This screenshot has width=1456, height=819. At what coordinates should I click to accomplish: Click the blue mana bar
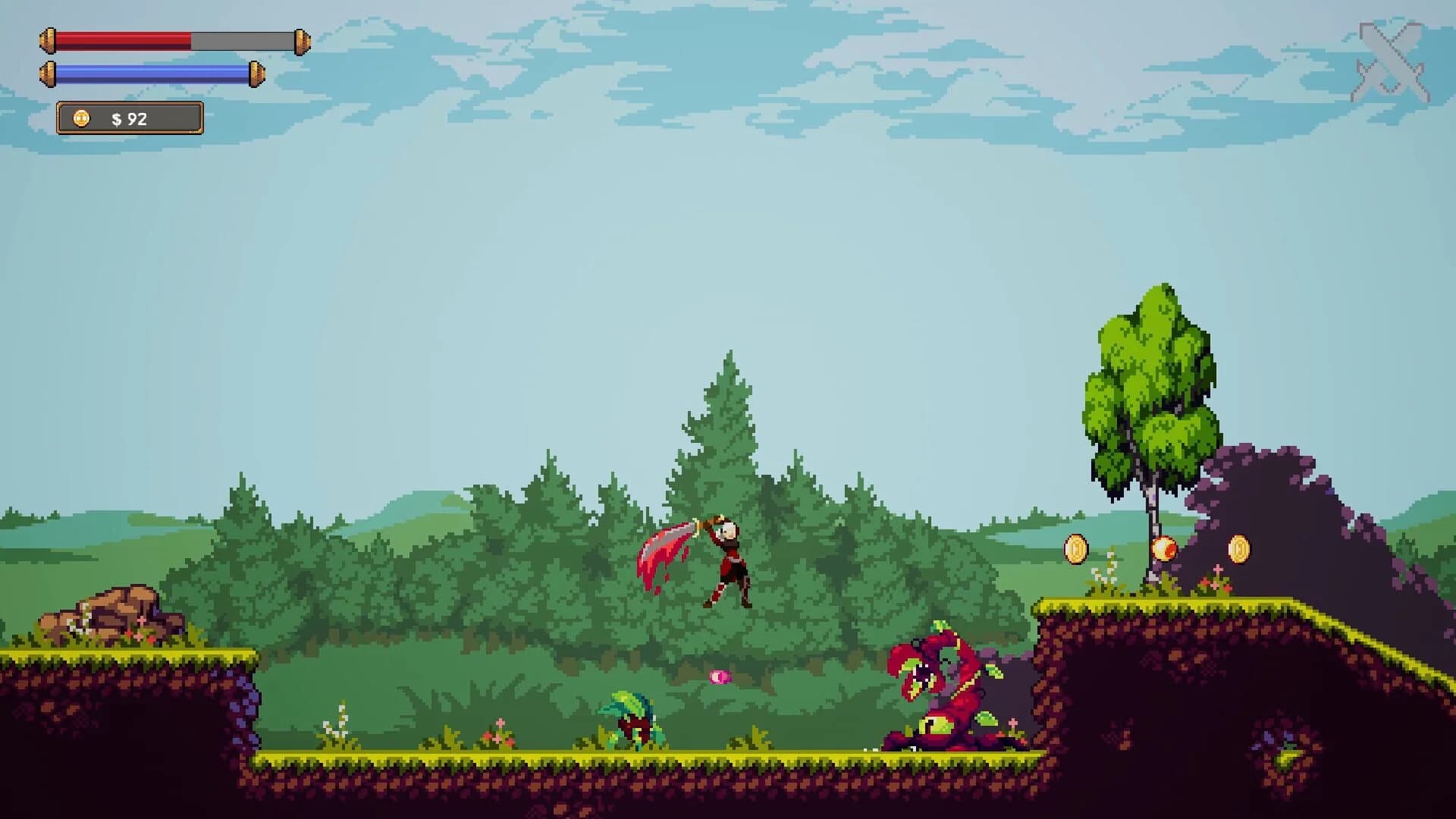pos(152,73)
